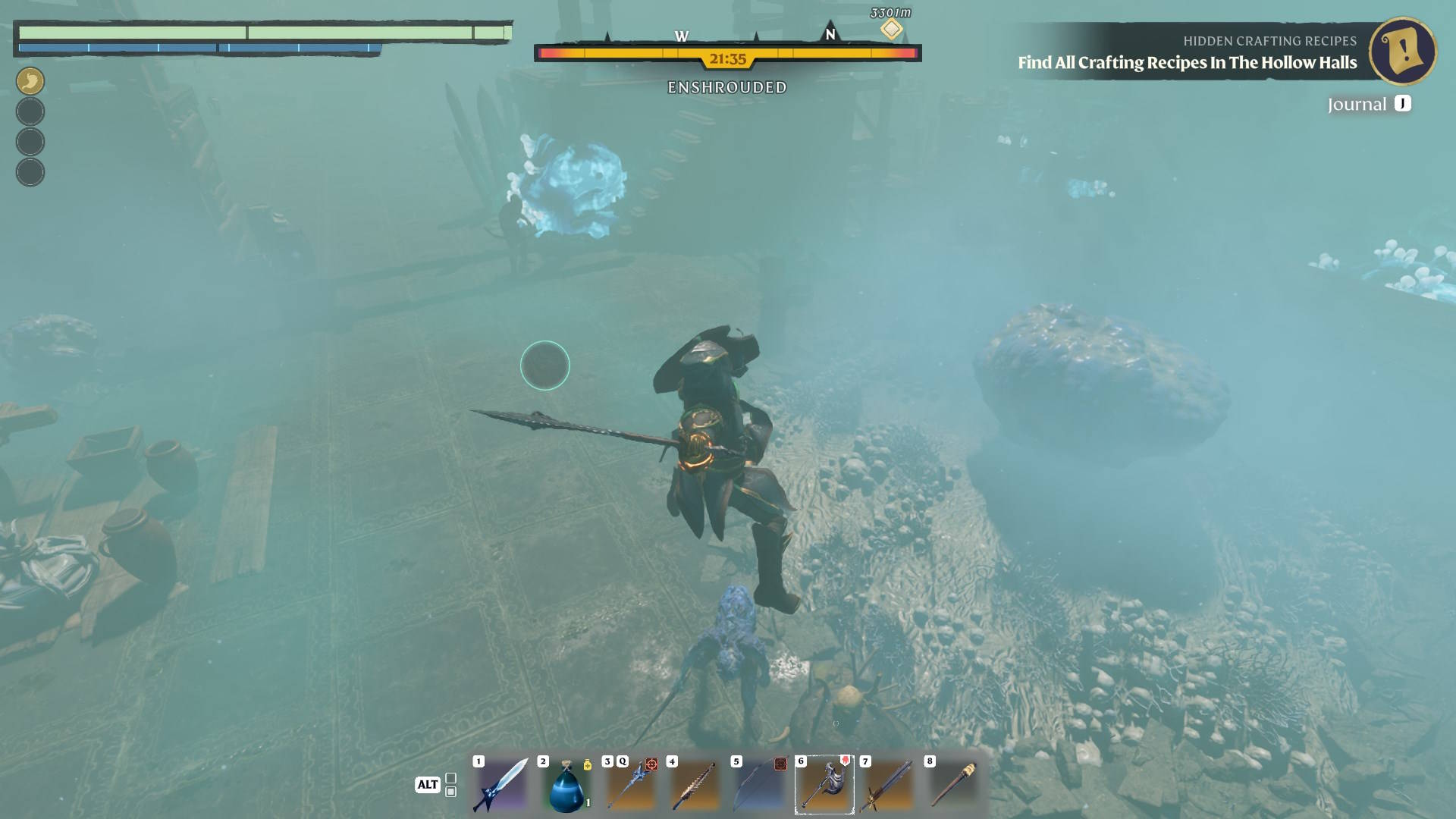
Task: Pick the highlighted axe in slot 6
Action: click(824, 785)
